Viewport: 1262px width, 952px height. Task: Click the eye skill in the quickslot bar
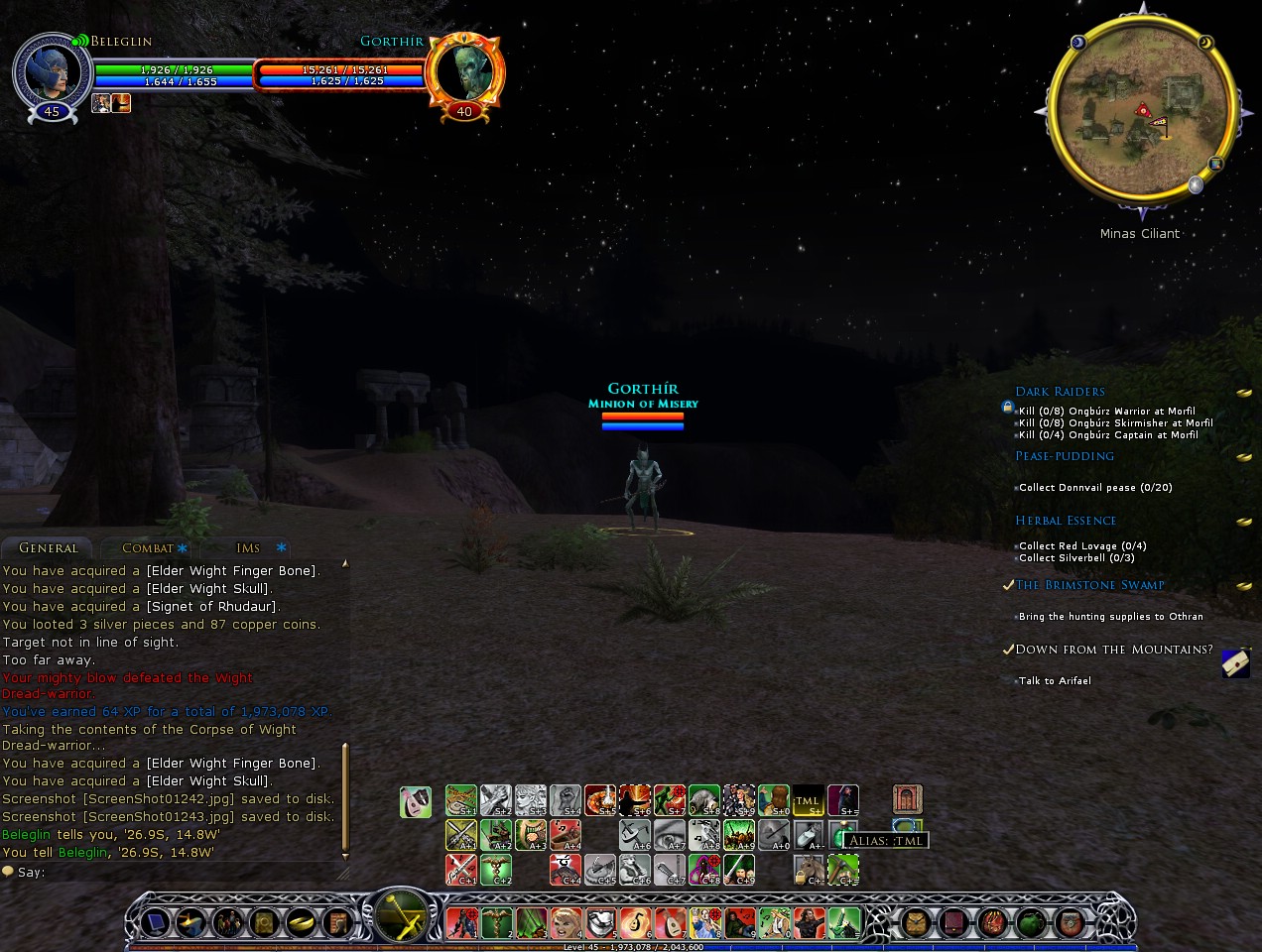point(670,835)
